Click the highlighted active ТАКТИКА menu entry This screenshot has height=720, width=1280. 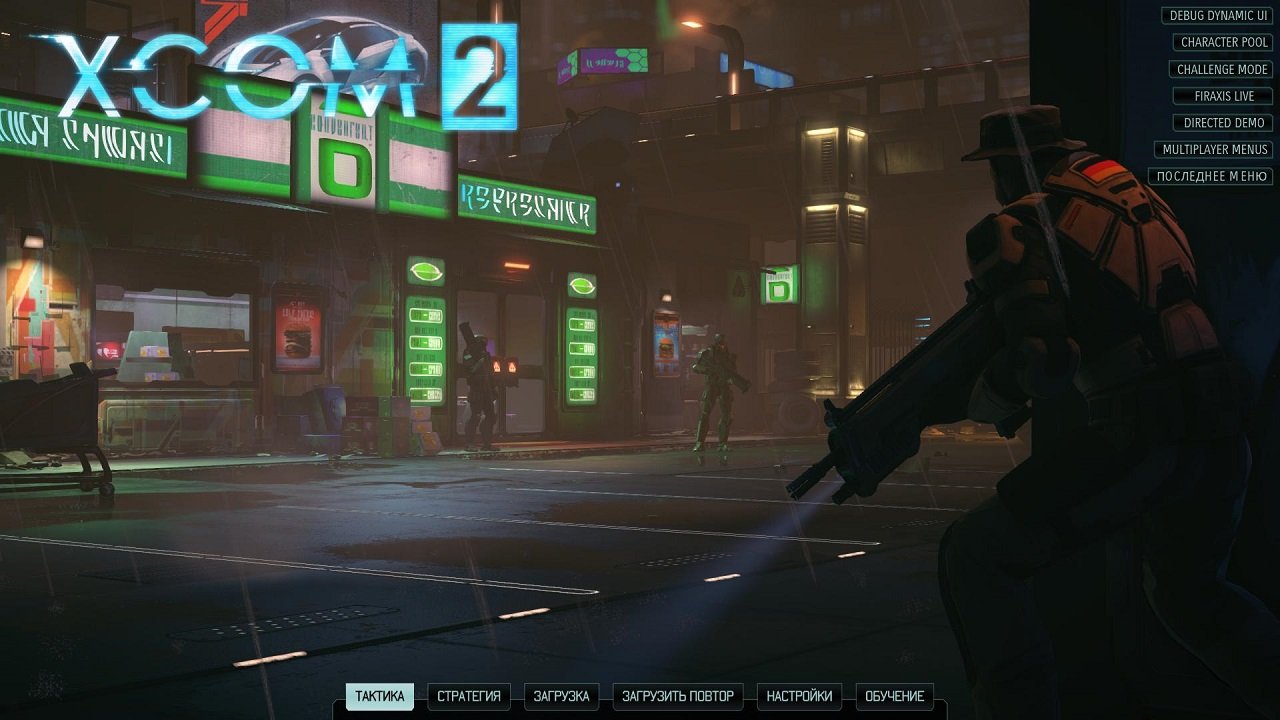(378, 697)
